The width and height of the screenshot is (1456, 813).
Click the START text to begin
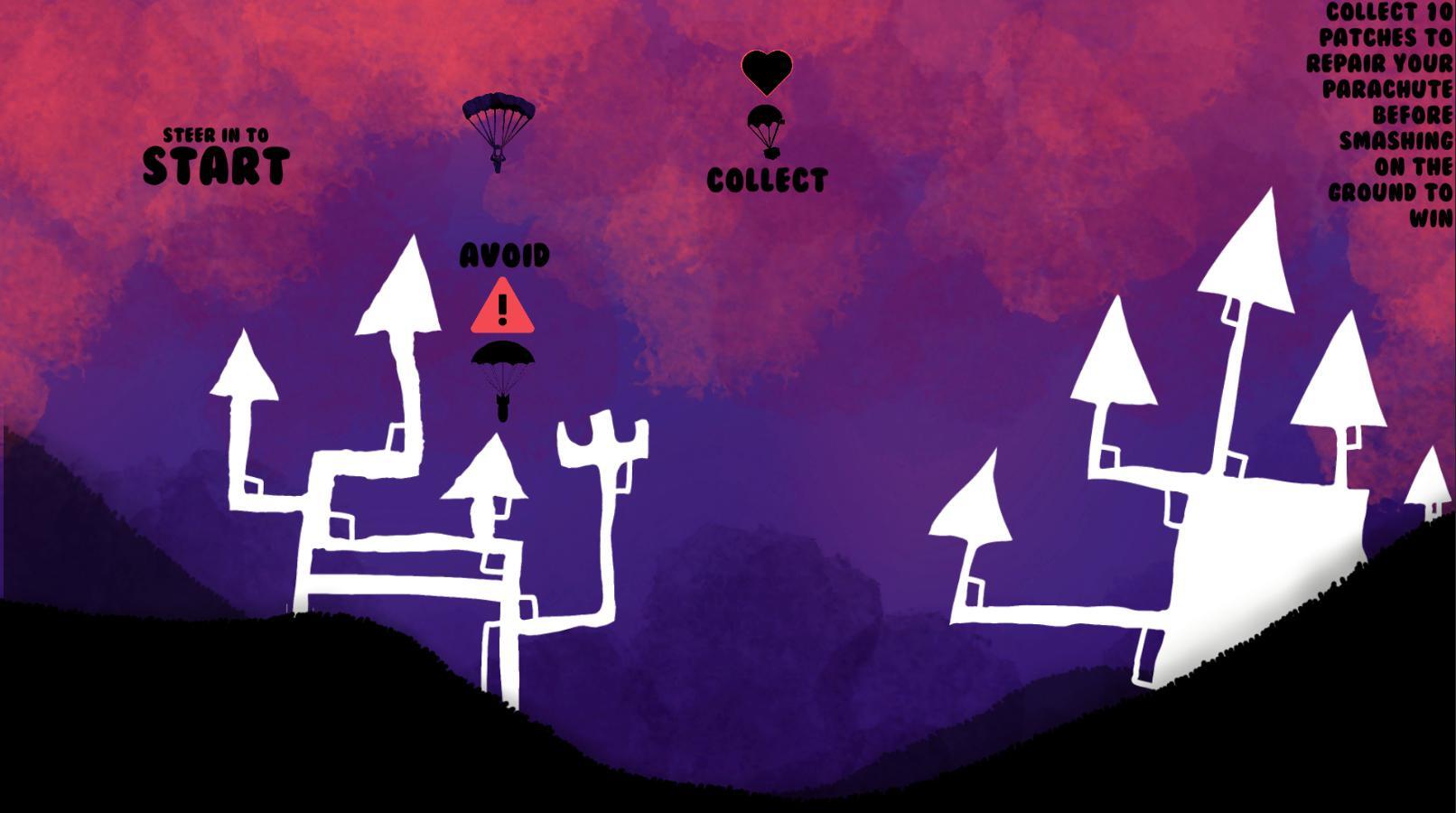(218, 165)
